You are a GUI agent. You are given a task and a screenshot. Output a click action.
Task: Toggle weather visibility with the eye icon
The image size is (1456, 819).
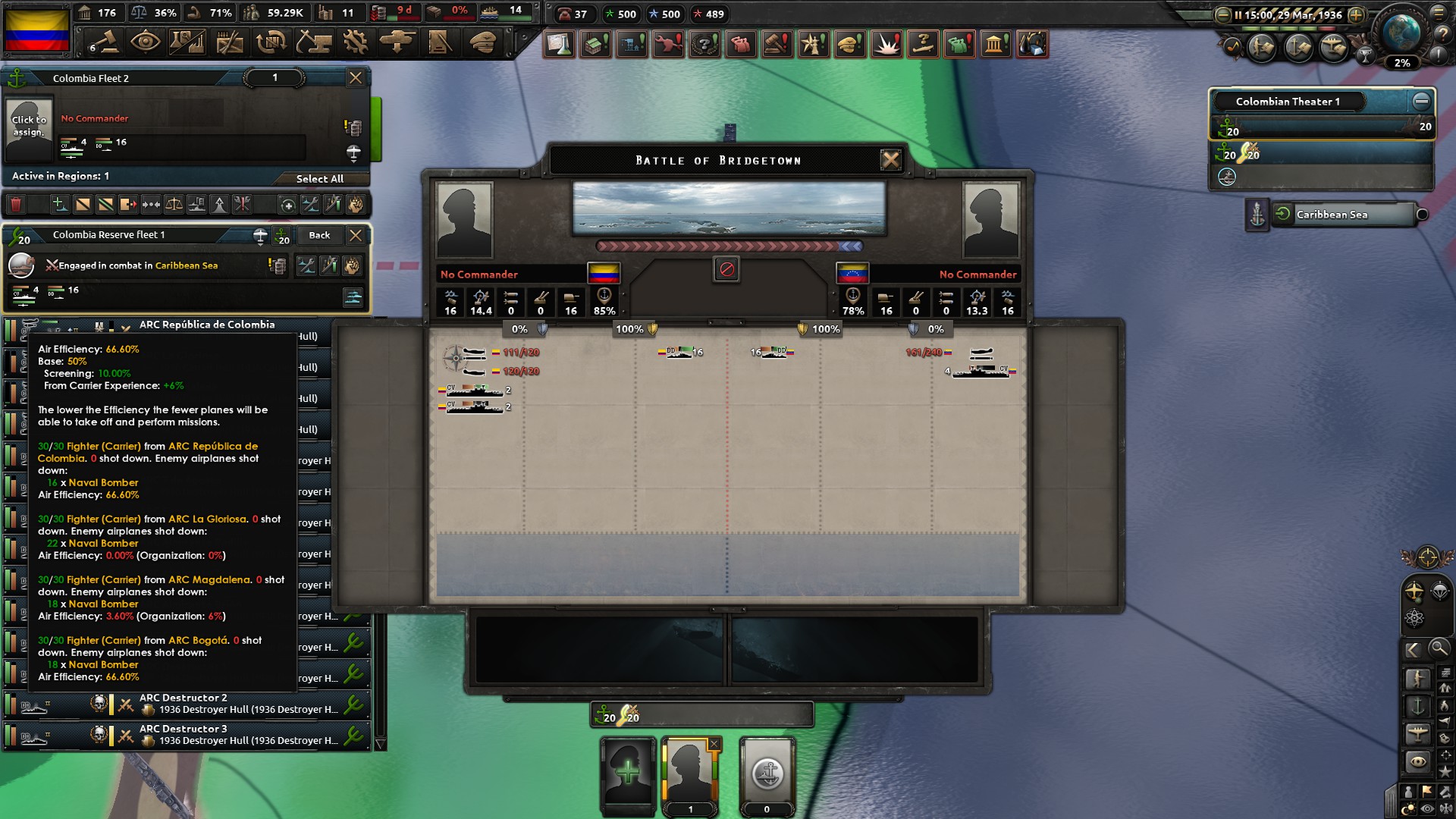pos(1426,807)
